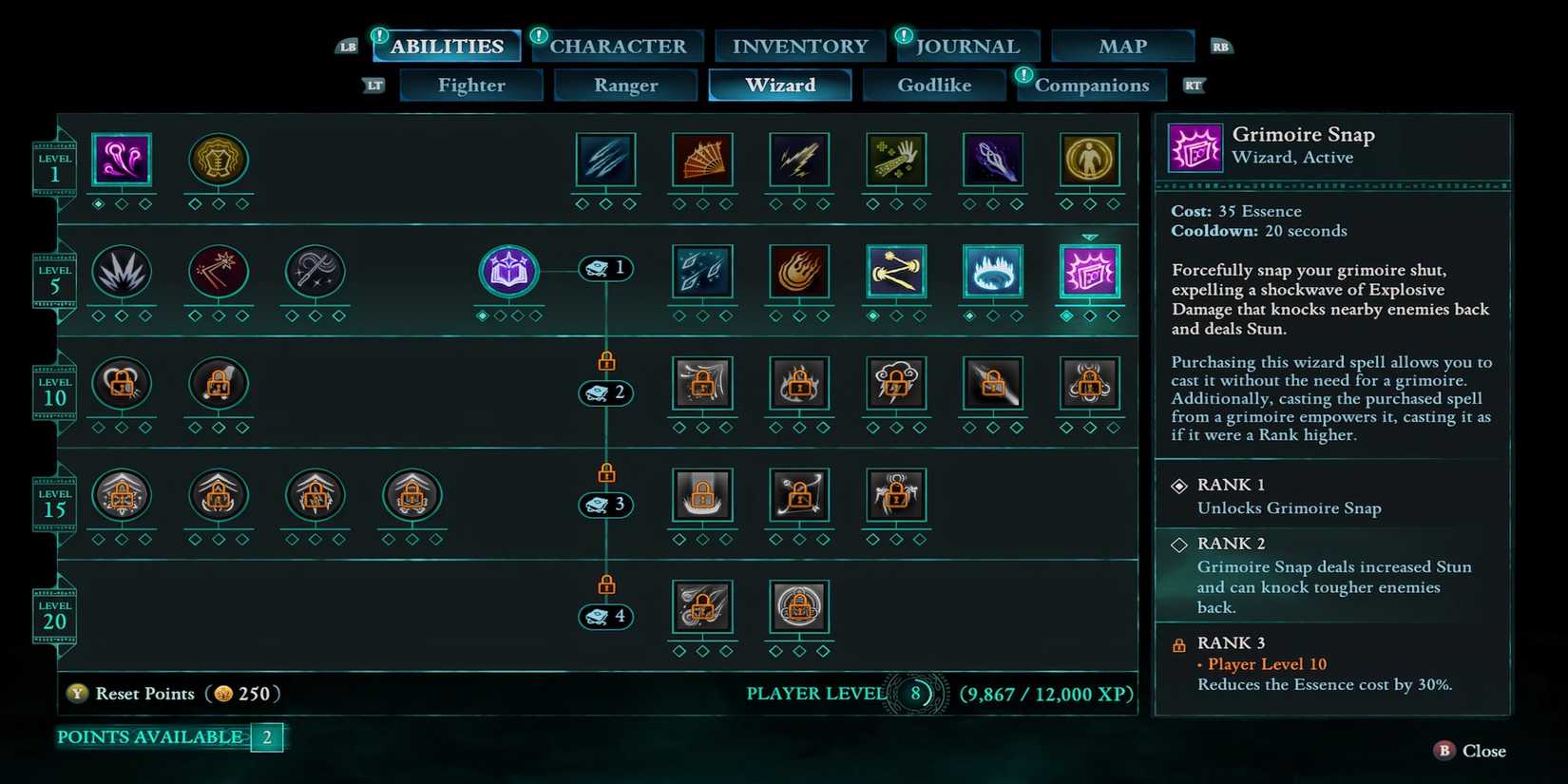This screenshot has height=784, width=1568.
Task: Click the golden armor passive icon
Action: (x=219, y=162)
